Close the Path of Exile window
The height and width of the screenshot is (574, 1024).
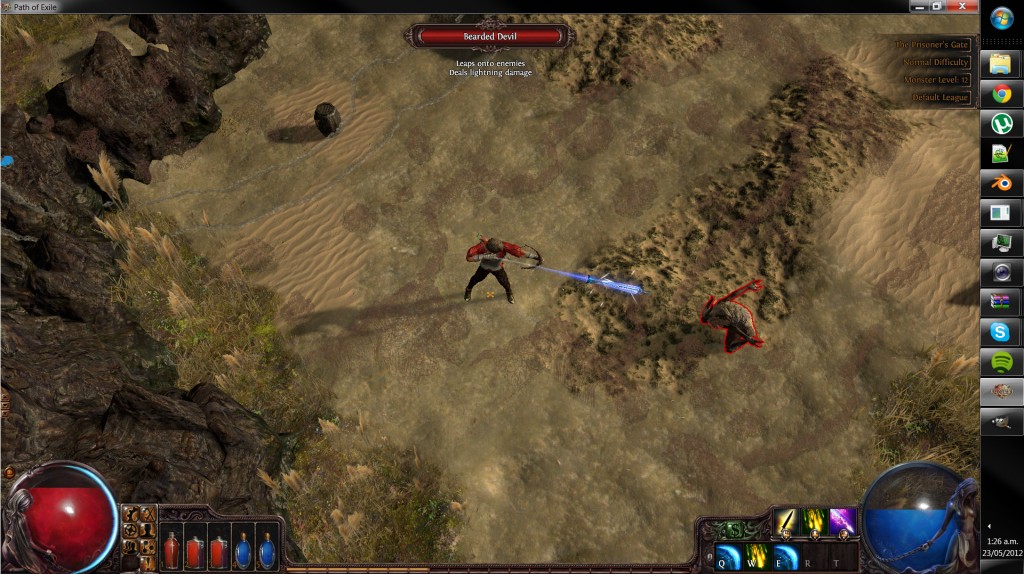point(960,6)
